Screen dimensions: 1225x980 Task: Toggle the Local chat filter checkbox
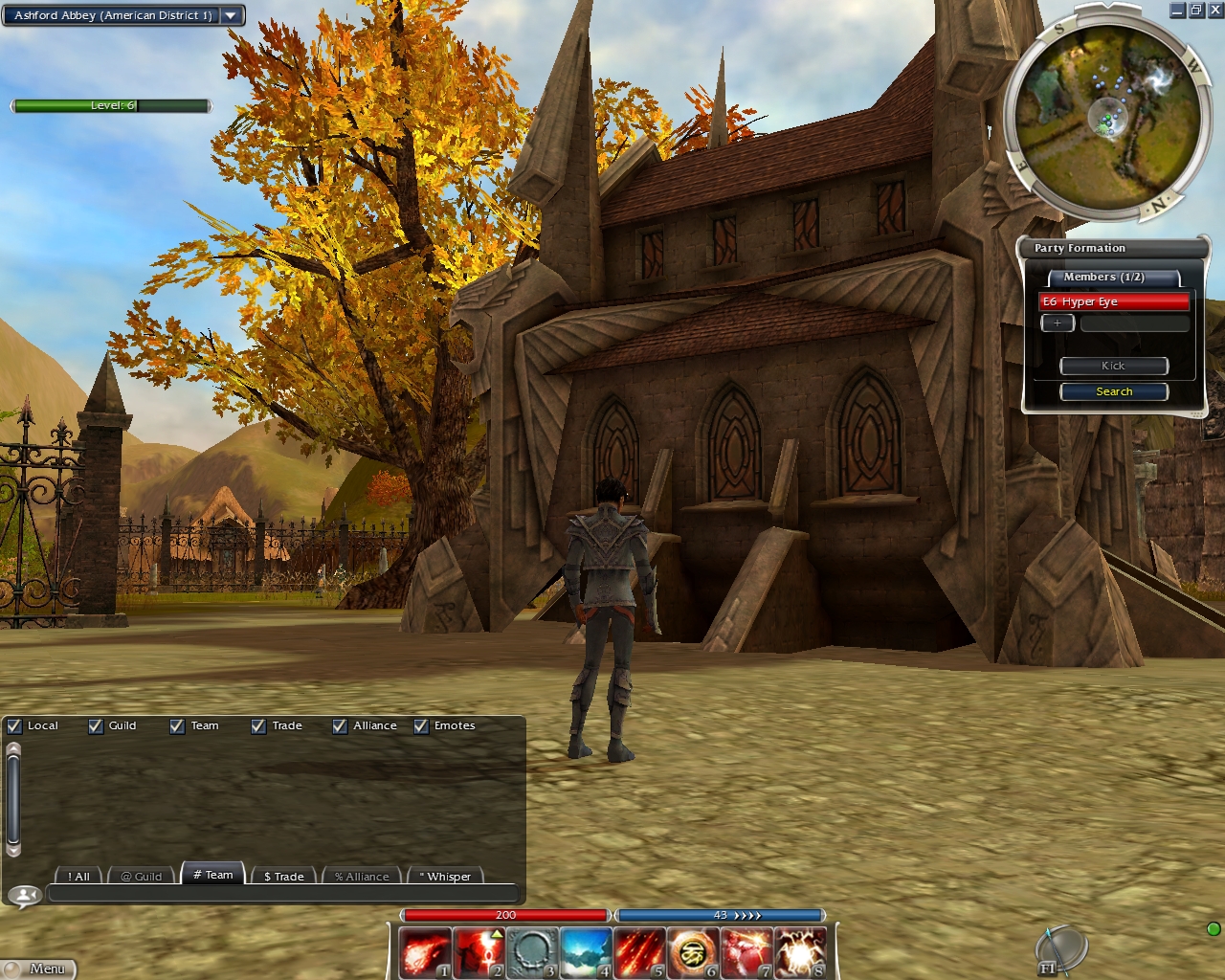pos(14,726)
